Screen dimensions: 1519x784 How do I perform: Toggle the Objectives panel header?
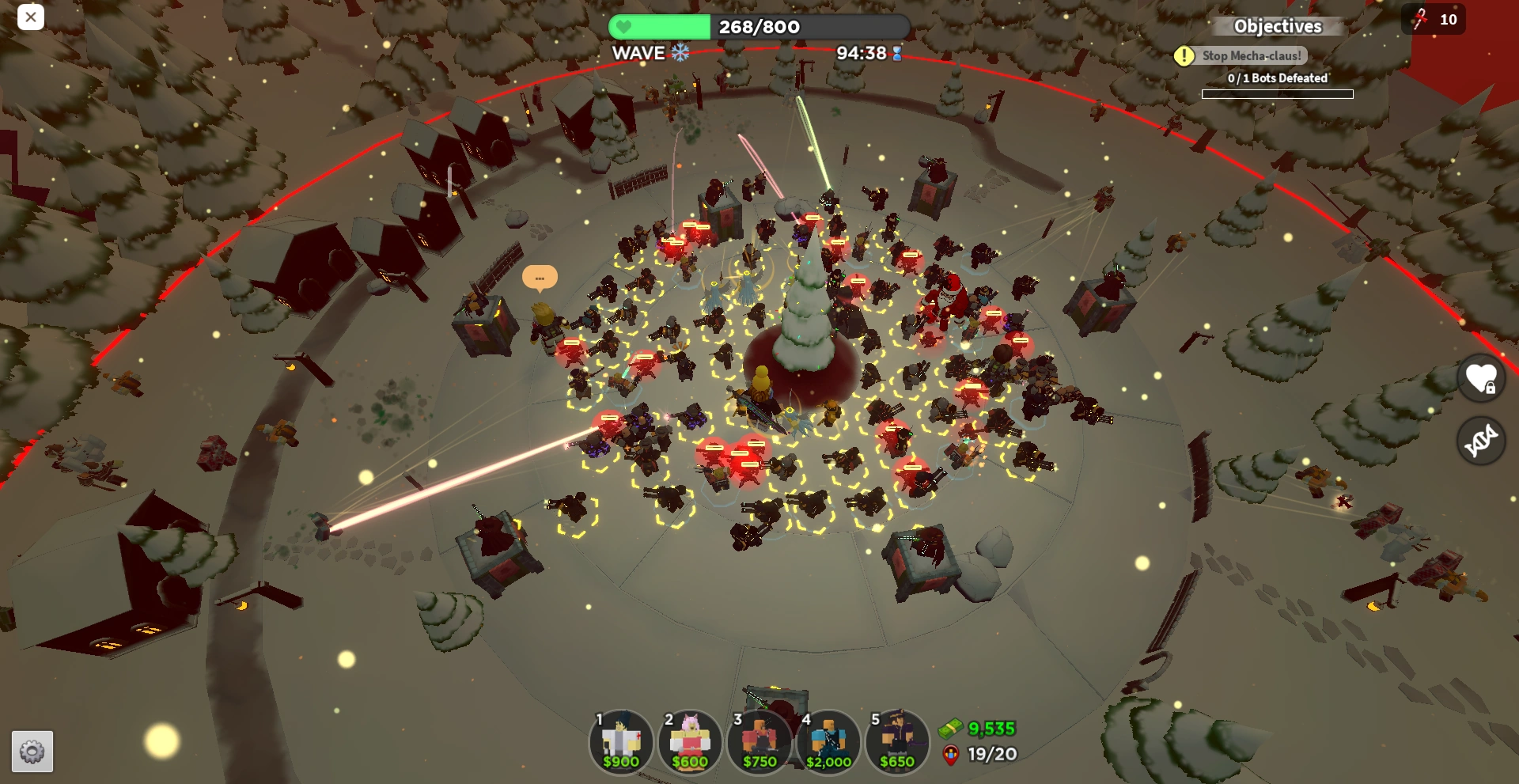(1277, 26)
